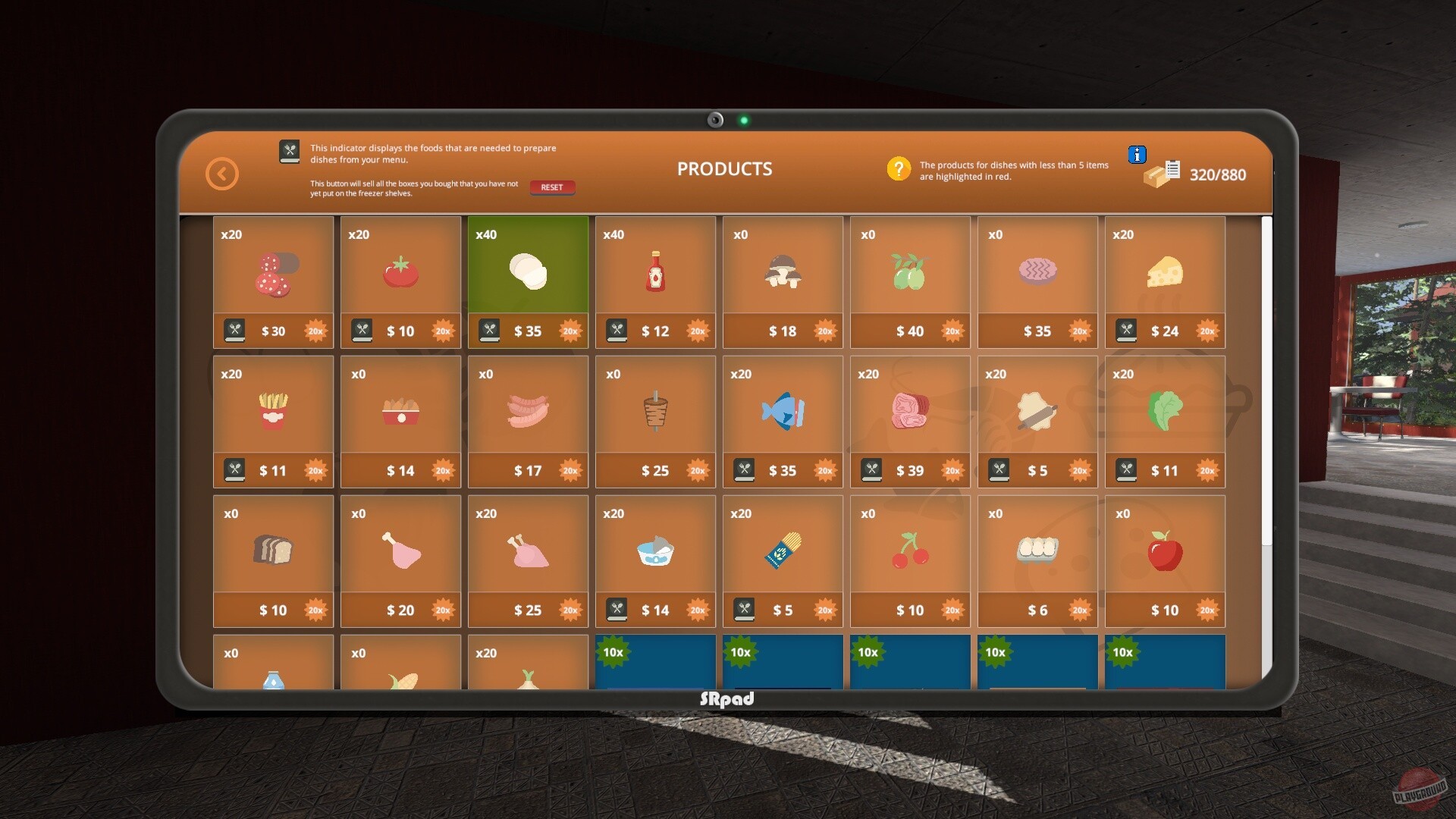This screenshot has height=819, width=1456.
Task: Click the tomato product icon
Action: (x=401, y=273)
